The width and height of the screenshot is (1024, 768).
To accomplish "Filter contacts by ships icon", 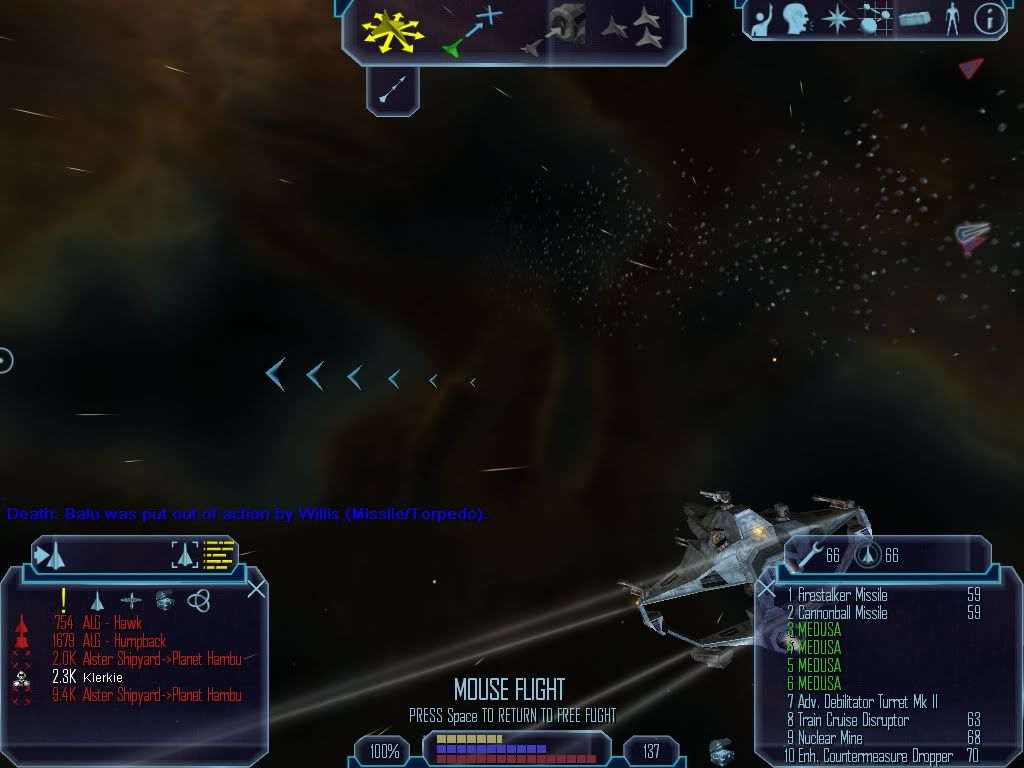I will (98, 600).
